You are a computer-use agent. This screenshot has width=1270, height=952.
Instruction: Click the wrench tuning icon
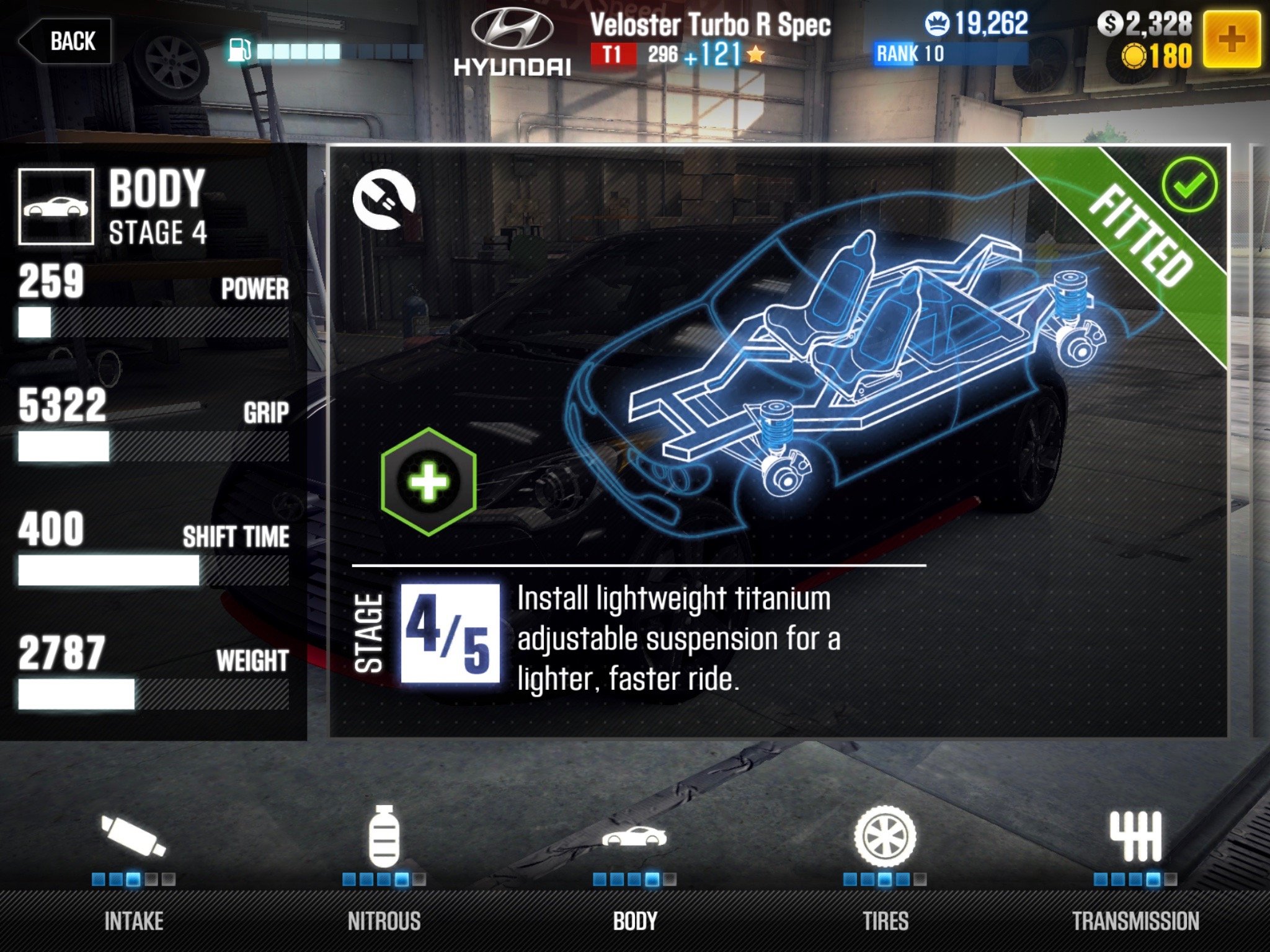(384, 200)
